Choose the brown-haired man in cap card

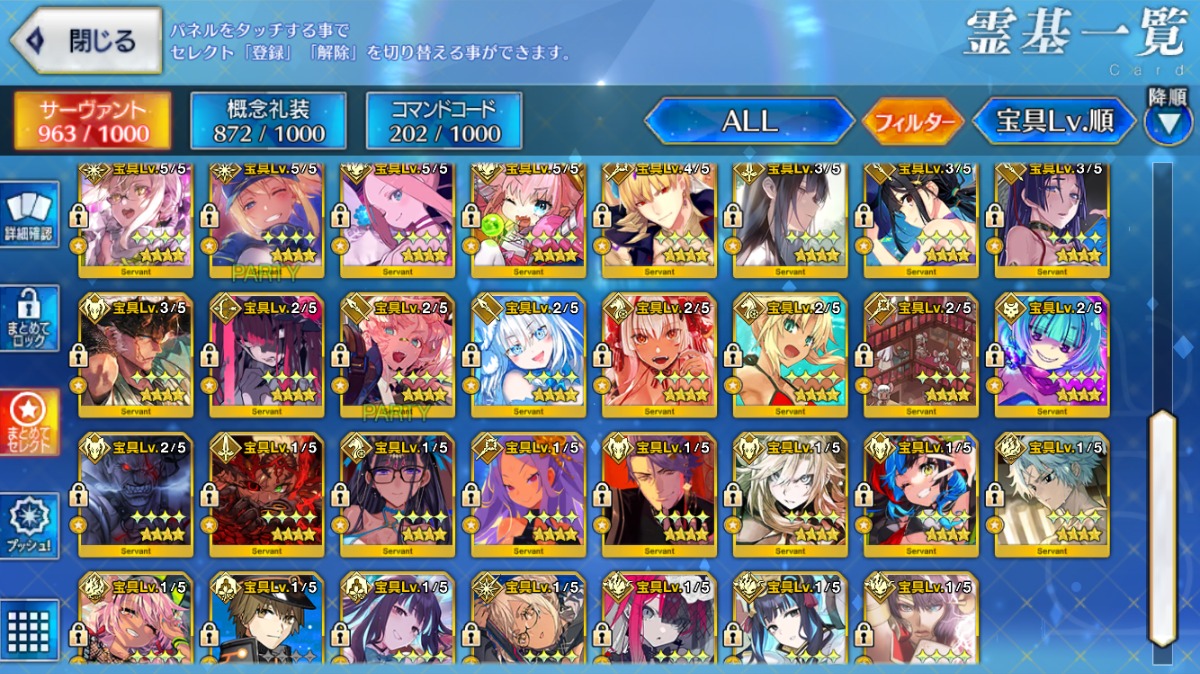267,620
